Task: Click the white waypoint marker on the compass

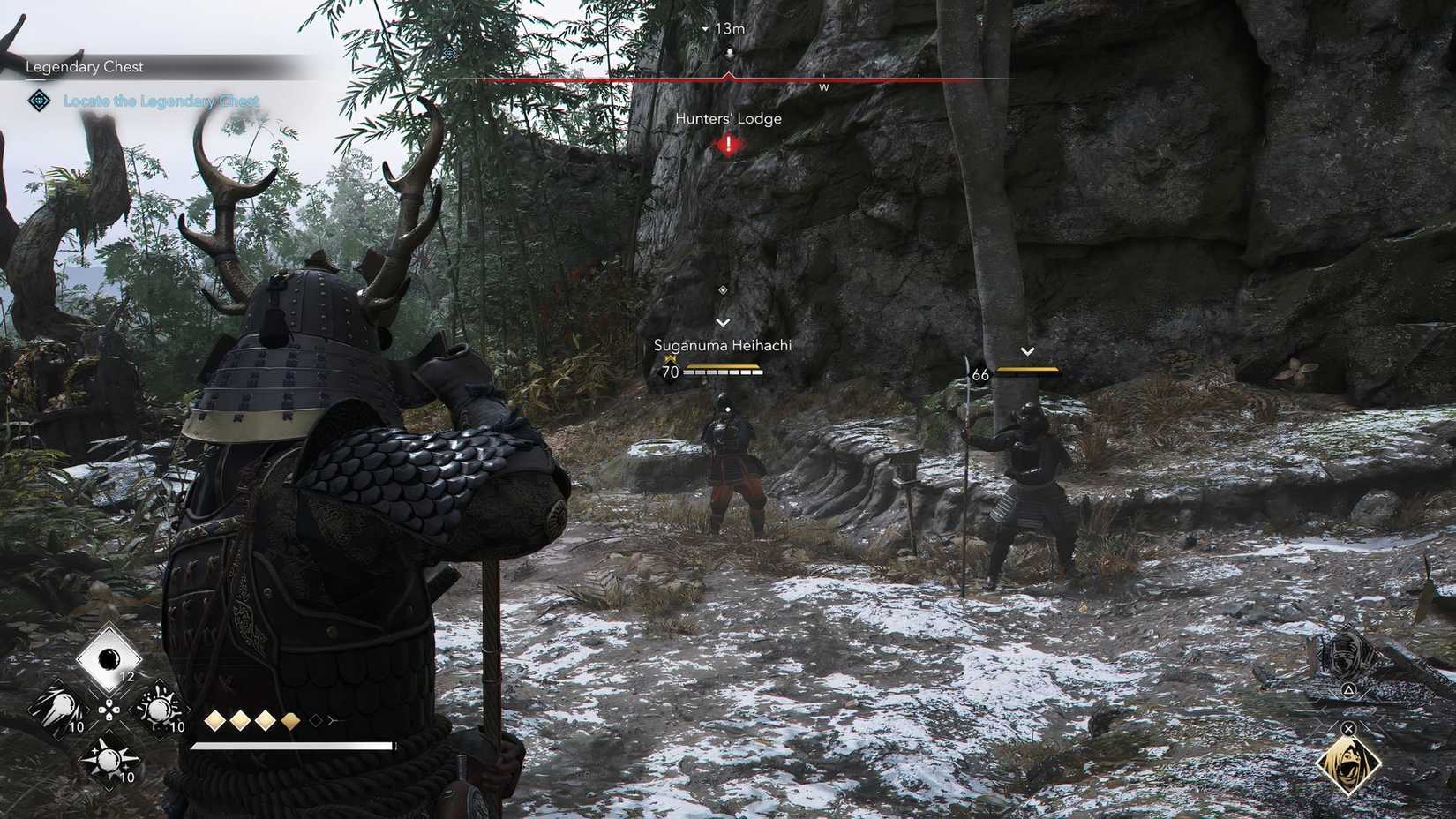Action: click(x=729, y=53)
